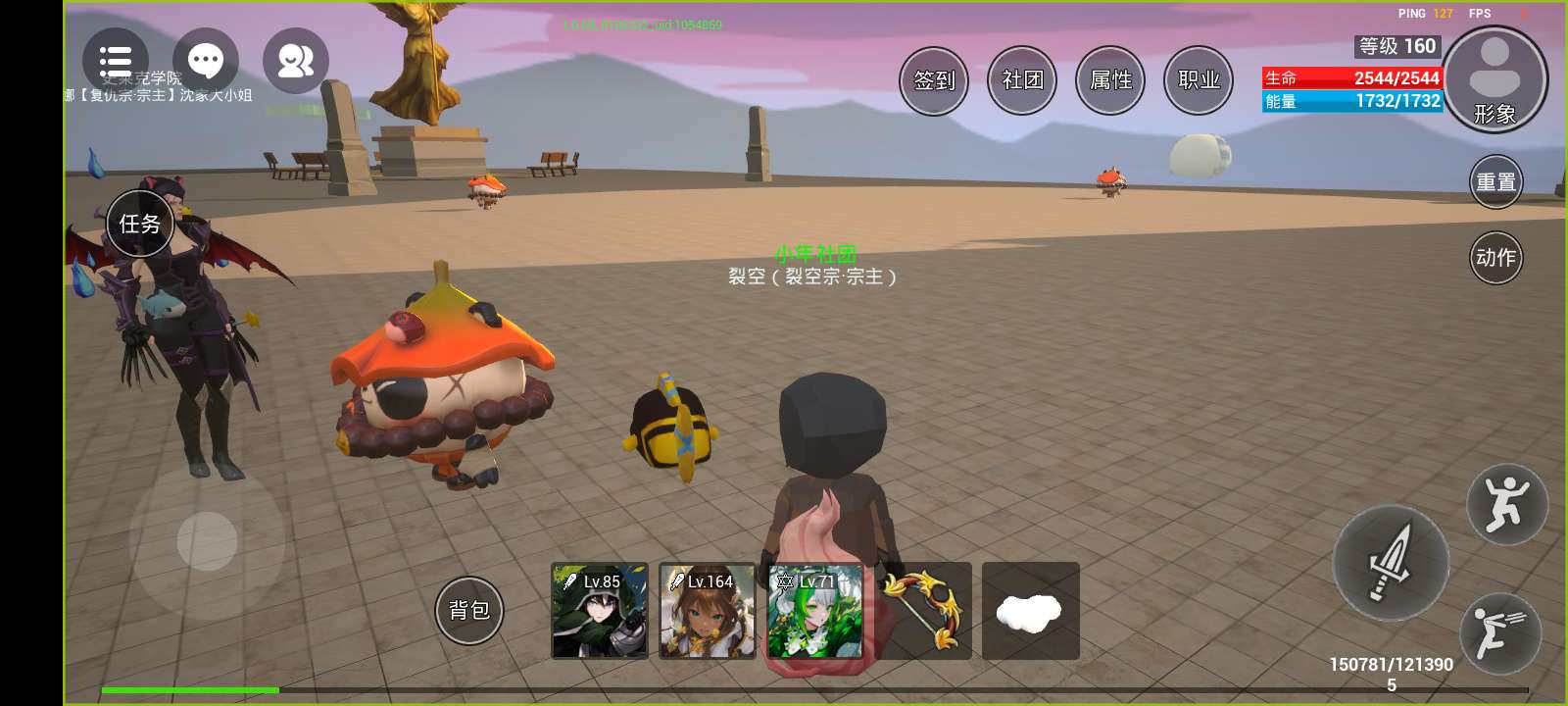
Task: Tap the sword attack button
Action: click(1390, 563)
